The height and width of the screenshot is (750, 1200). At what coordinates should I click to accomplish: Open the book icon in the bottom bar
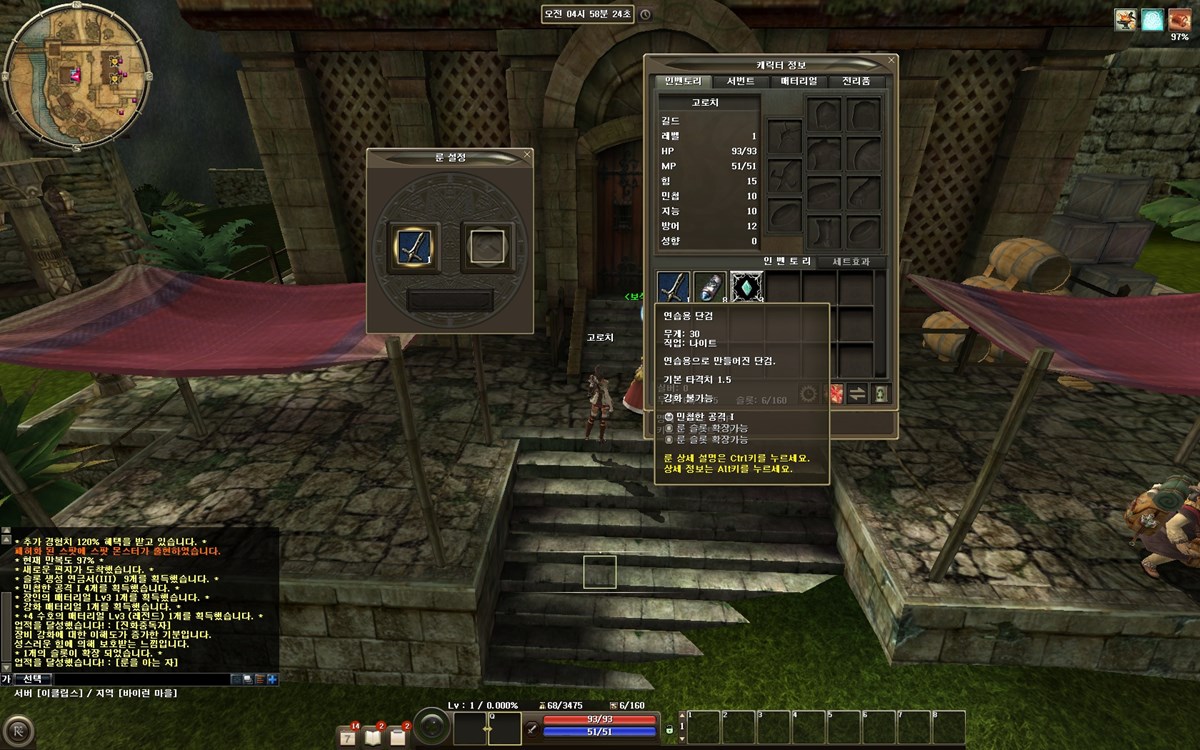(374, 737)
